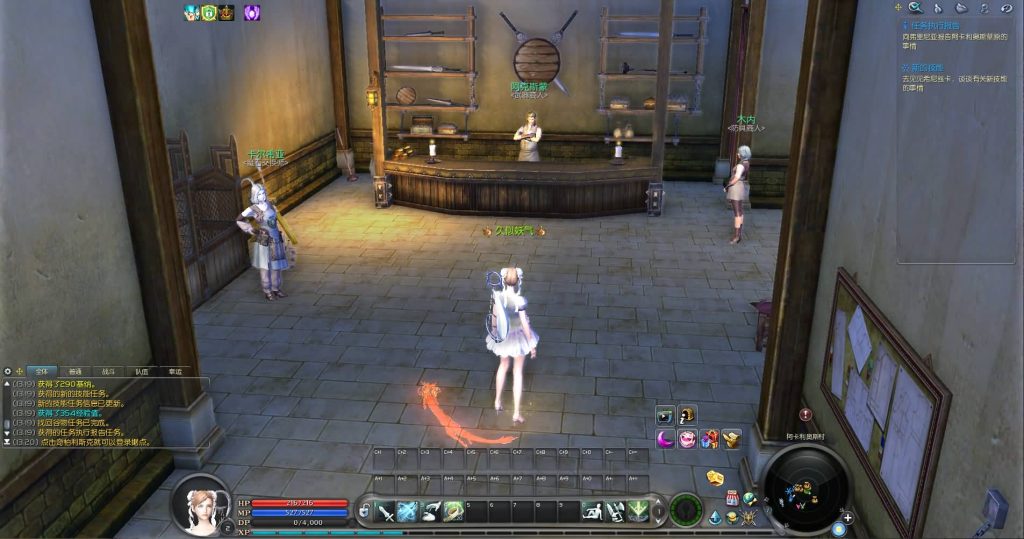Click the purple crescent moon icon
Viewport: 1024px width, 539px height.
(665, 438)
